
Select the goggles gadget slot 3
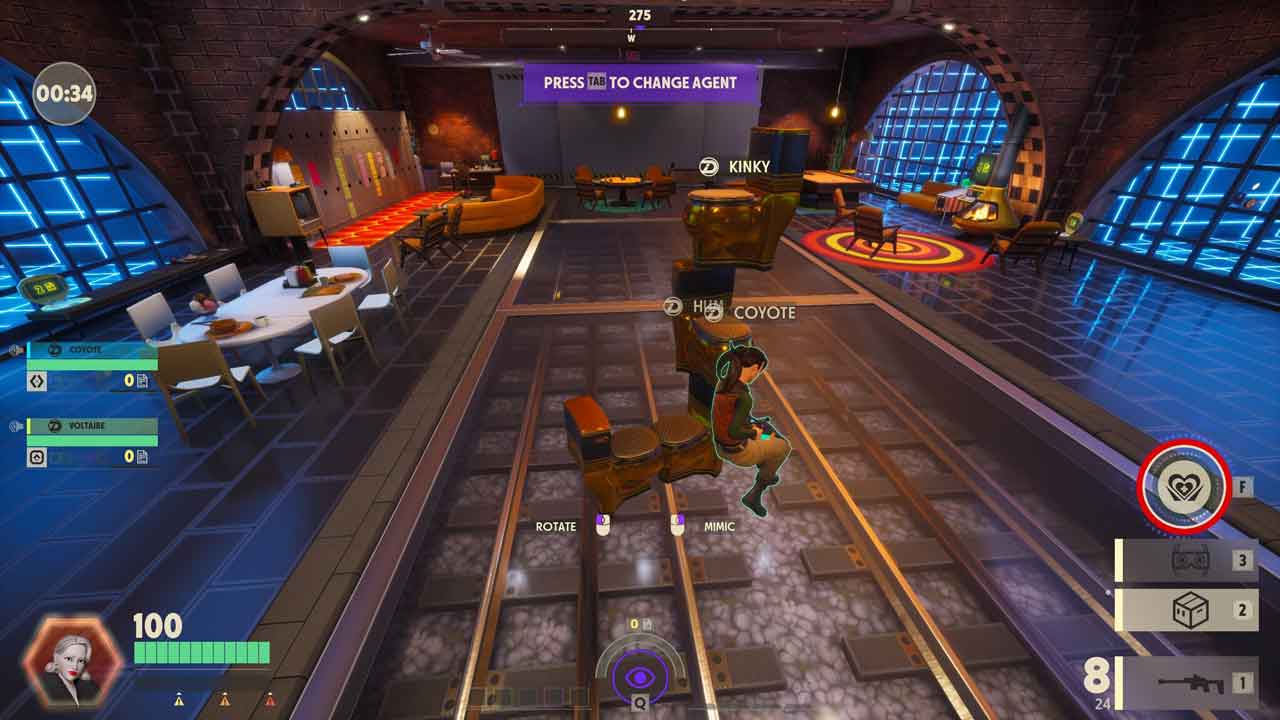pos(1187,560)
